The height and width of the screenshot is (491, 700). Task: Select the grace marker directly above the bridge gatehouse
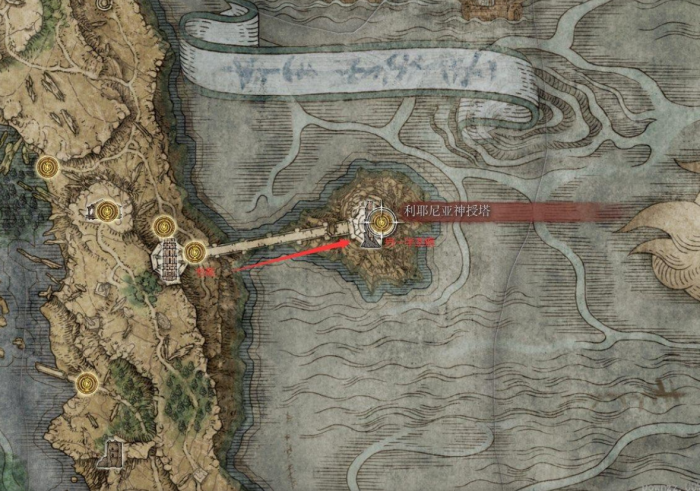pos(165,228)
